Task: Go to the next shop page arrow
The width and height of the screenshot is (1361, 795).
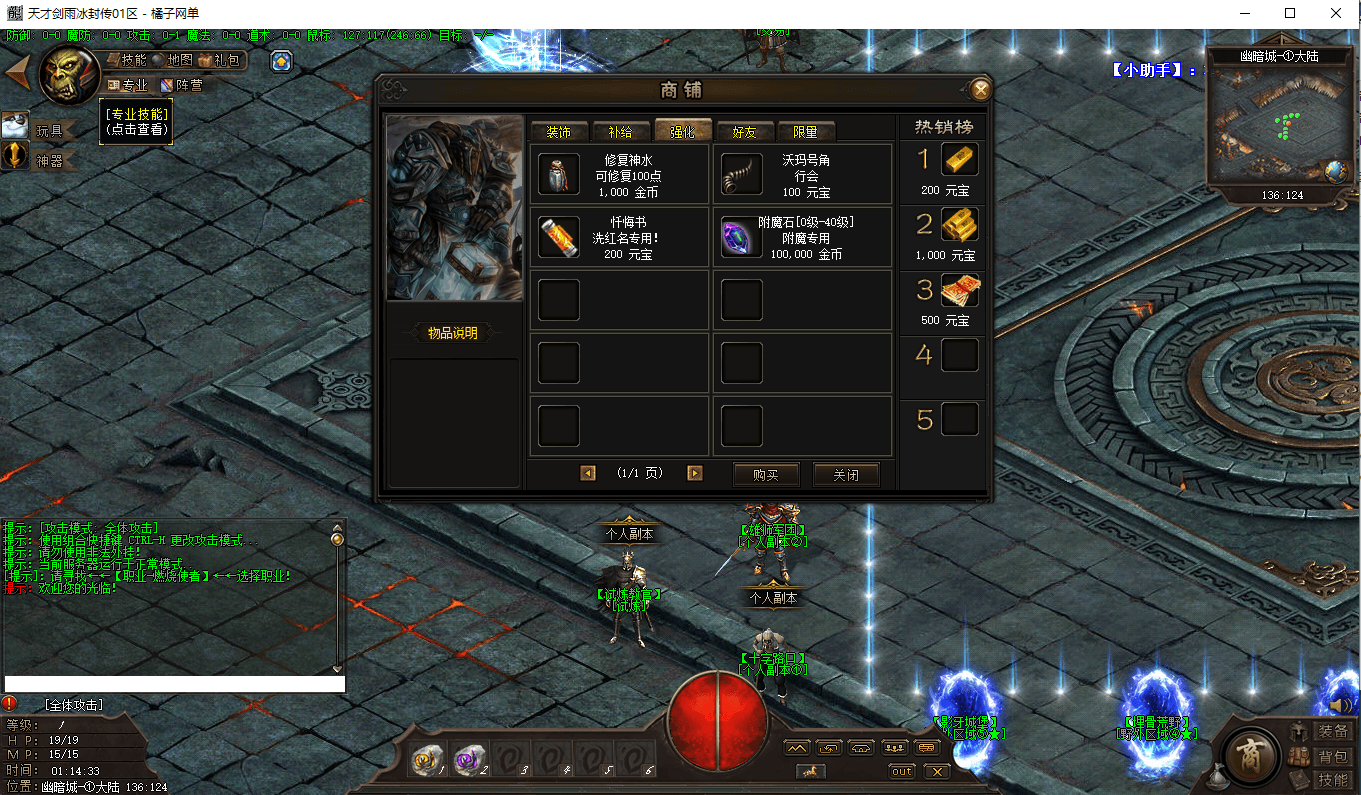Action: 694,473
